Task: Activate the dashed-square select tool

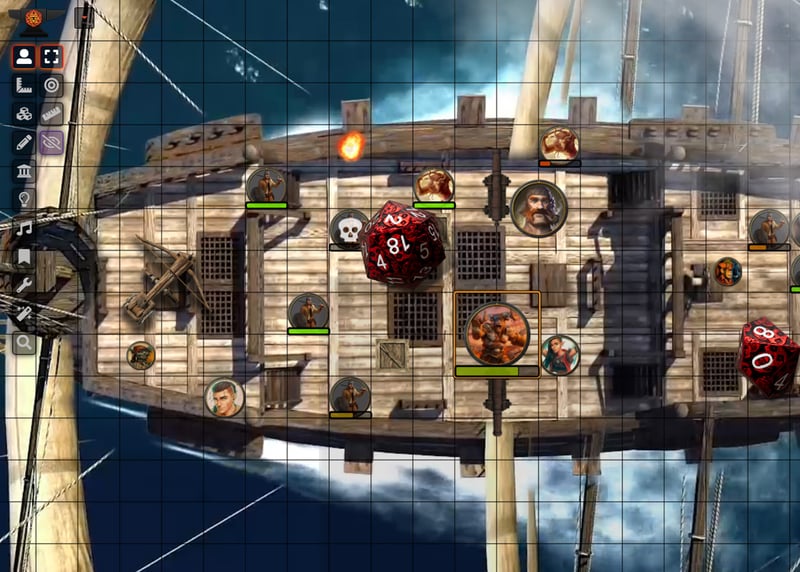Action: pyautogui.click(x=51, y=56)
